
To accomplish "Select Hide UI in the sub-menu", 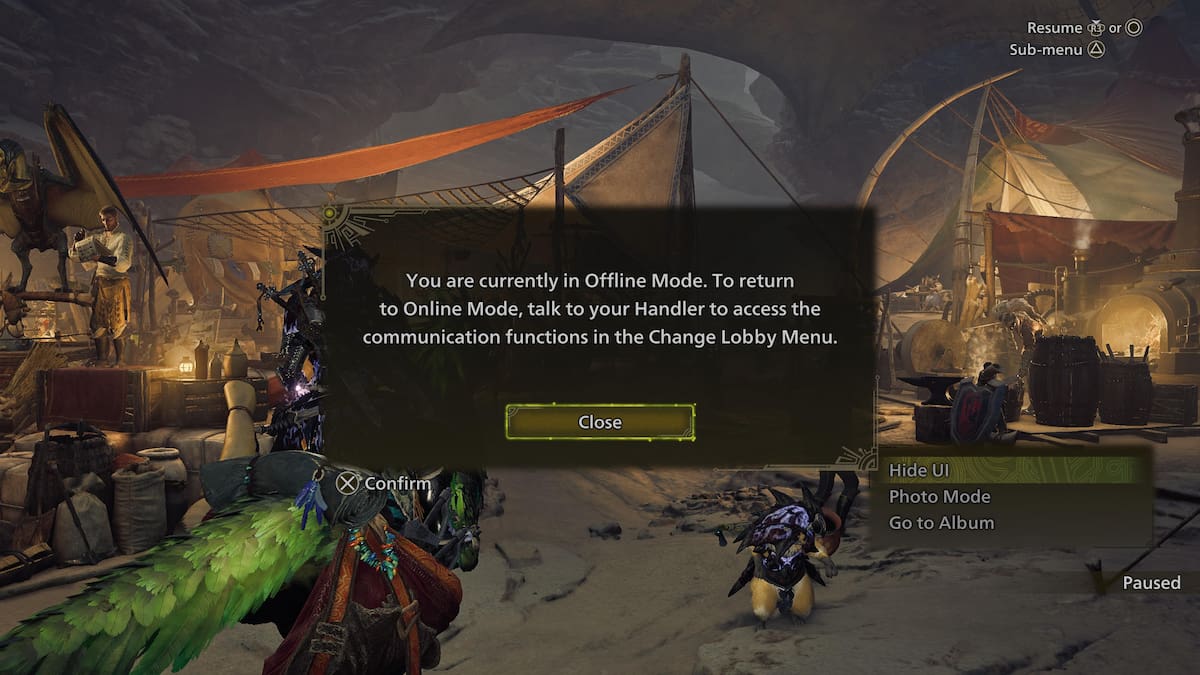I will click(x=919, y=470).
